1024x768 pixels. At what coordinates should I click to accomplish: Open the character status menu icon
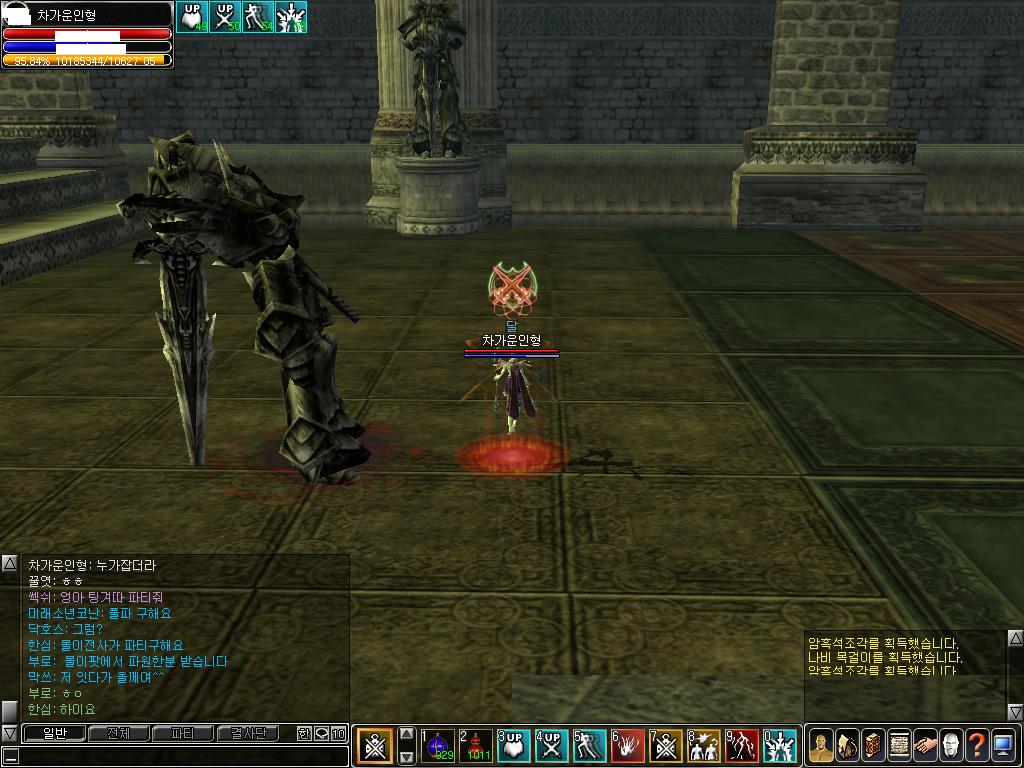pyautogui.click(x=820, y=745)
